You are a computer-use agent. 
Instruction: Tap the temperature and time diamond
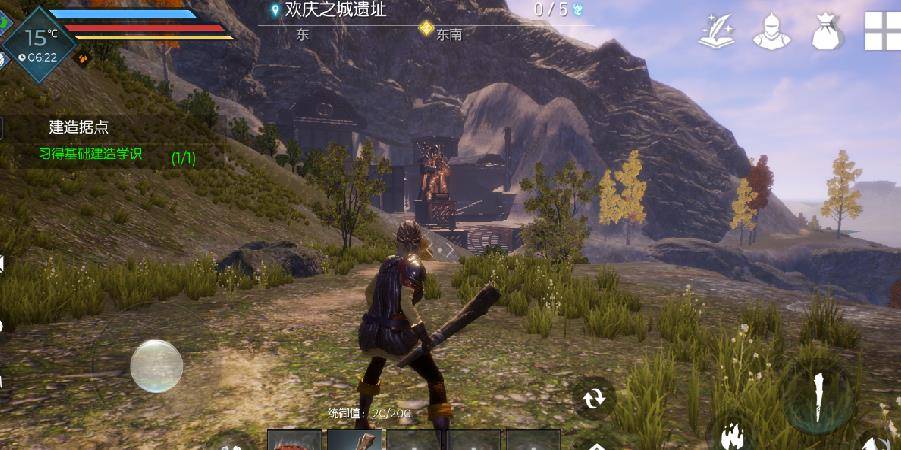(x=38, y=40)
